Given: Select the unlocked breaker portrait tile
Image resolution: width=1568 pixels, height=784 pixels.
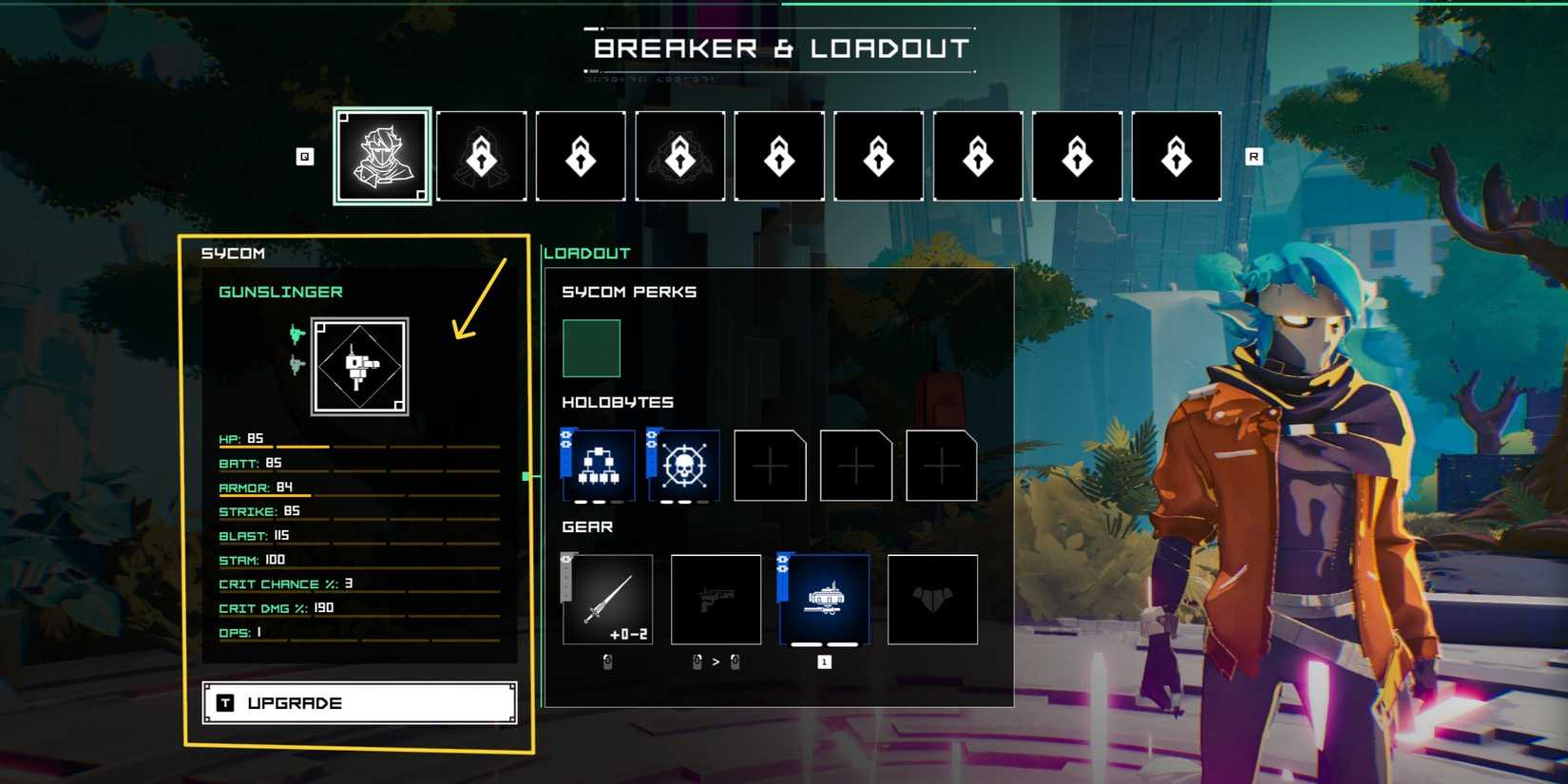Looking at the screenshot, I should [x=382, y=156].
